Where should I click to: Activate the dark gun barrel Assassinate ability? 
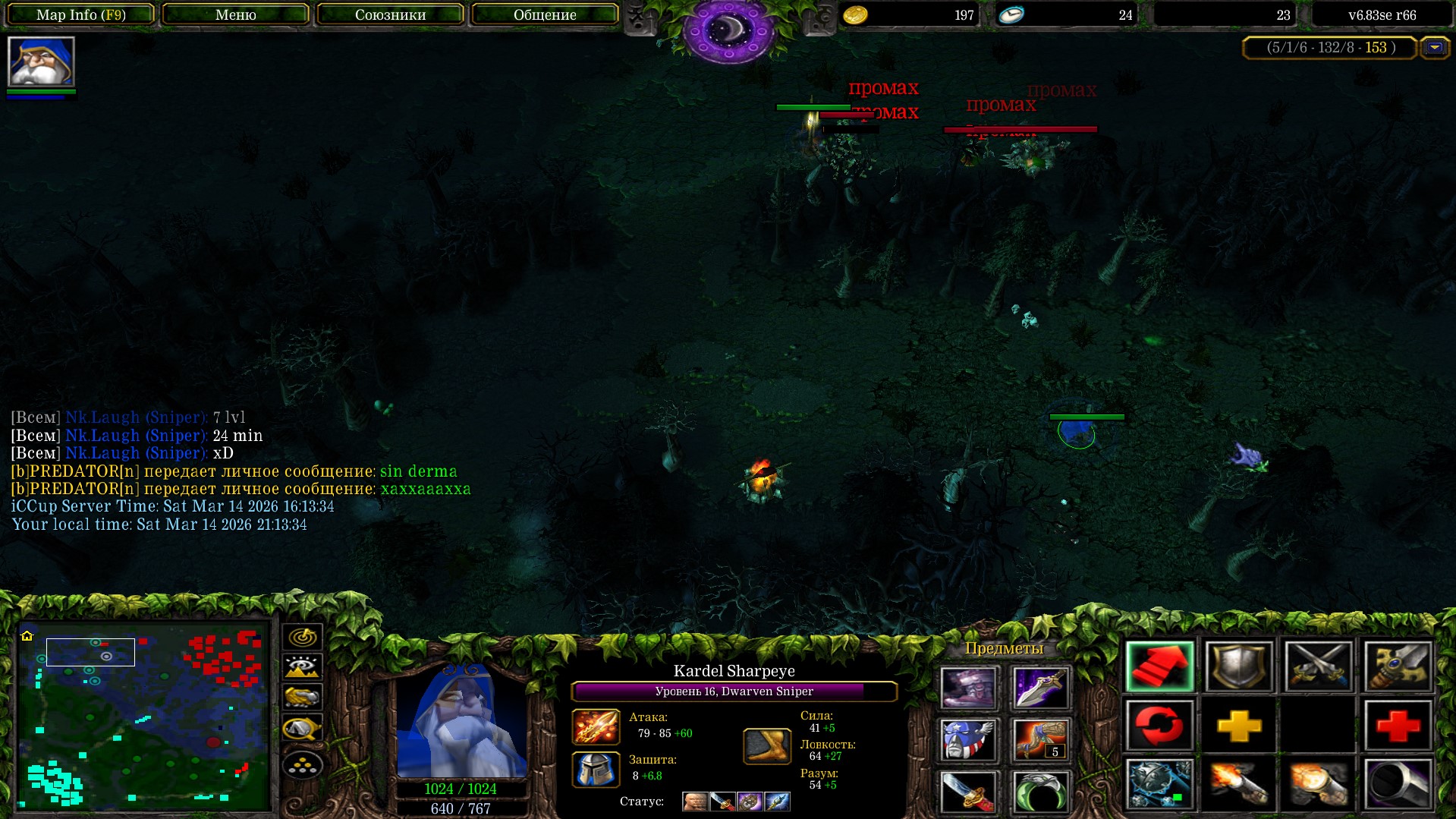click(1398, 784)
